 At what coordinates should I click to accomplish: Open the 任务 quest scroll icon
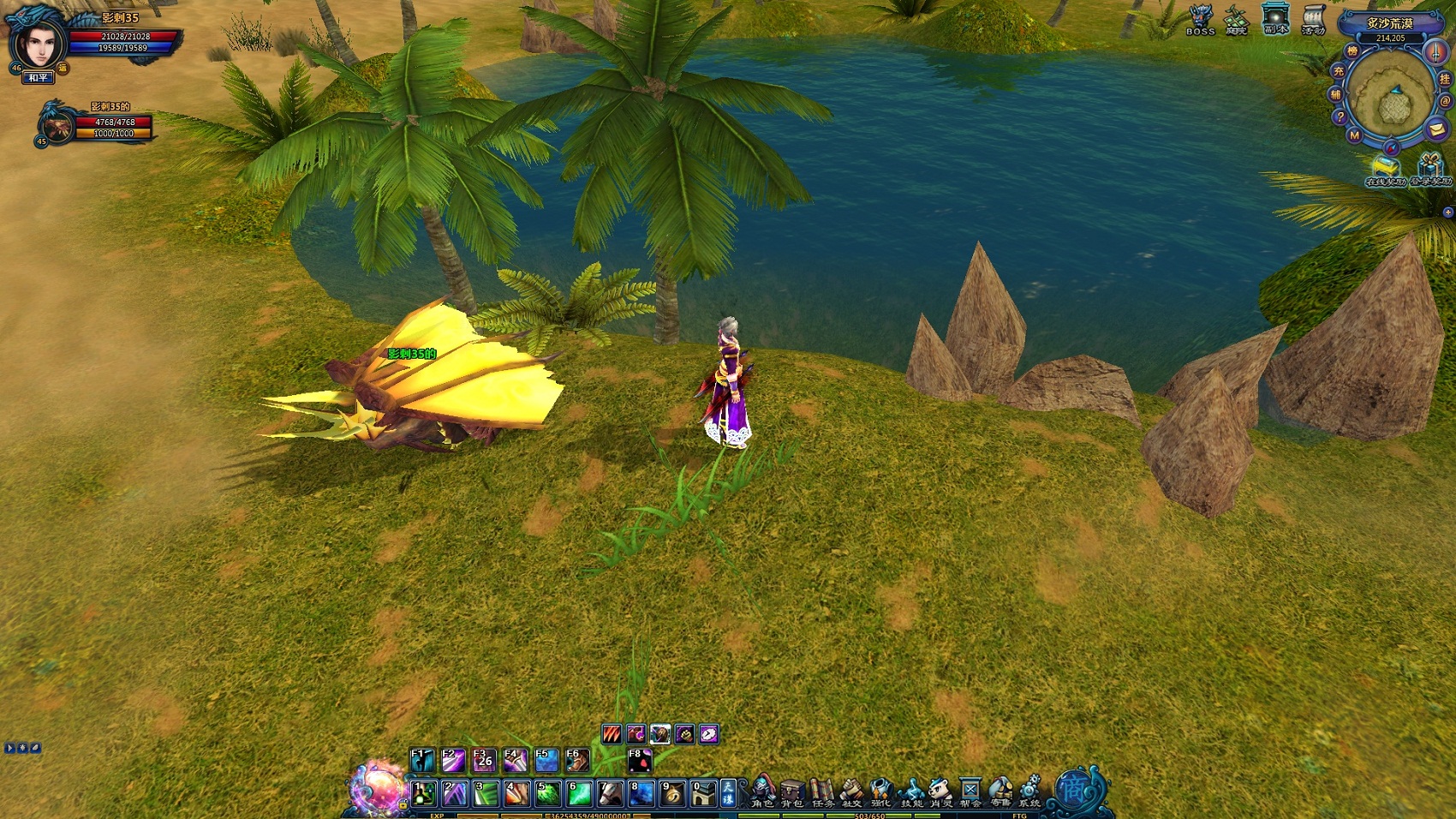(822, 791)
